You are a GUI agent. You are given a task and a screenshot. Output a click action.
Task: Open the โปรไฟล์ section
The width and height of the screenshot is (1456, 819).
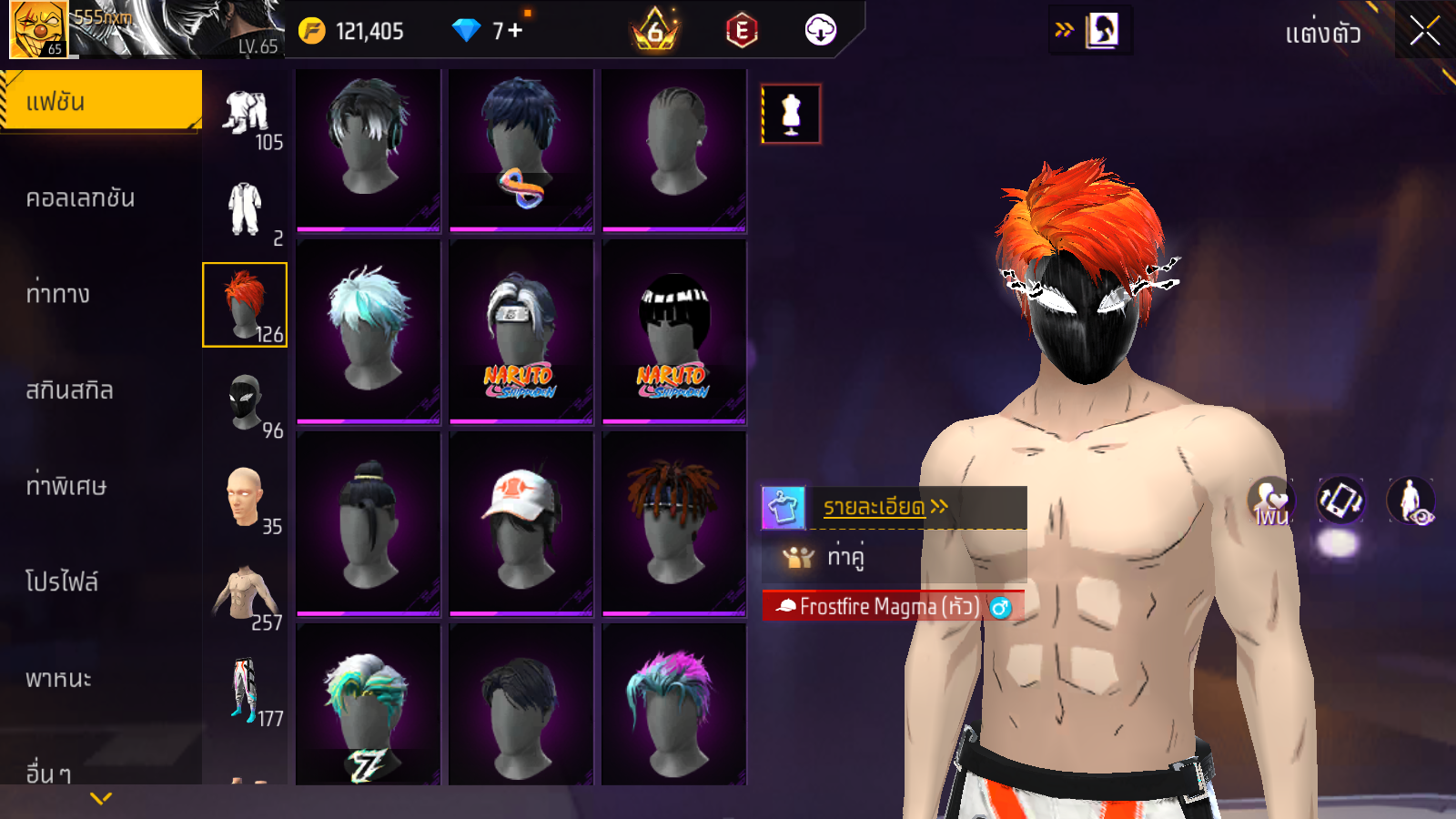[62, 581]
